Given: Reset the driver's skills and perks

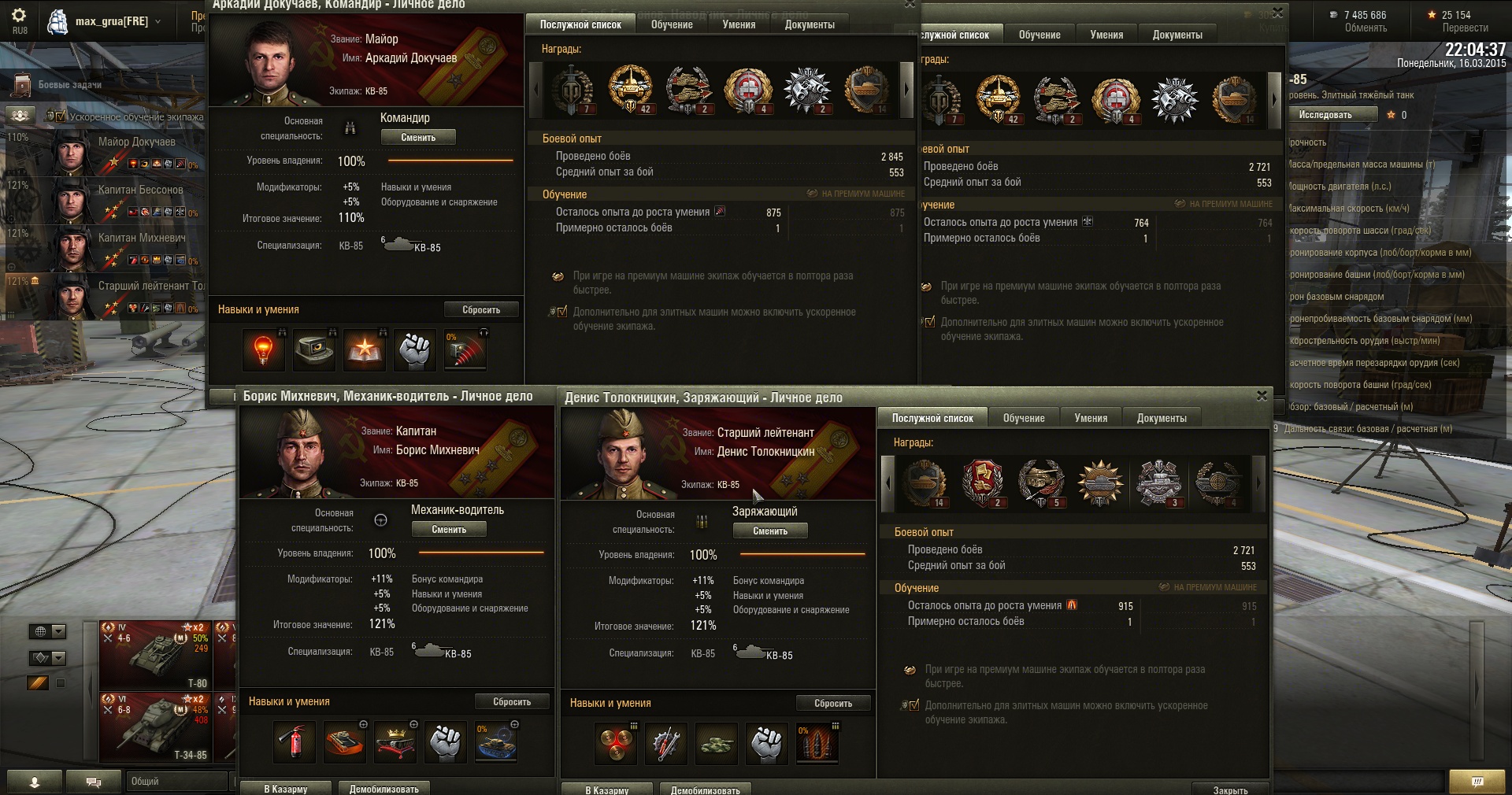Looking at the screenshot, I should pos(512,702).
